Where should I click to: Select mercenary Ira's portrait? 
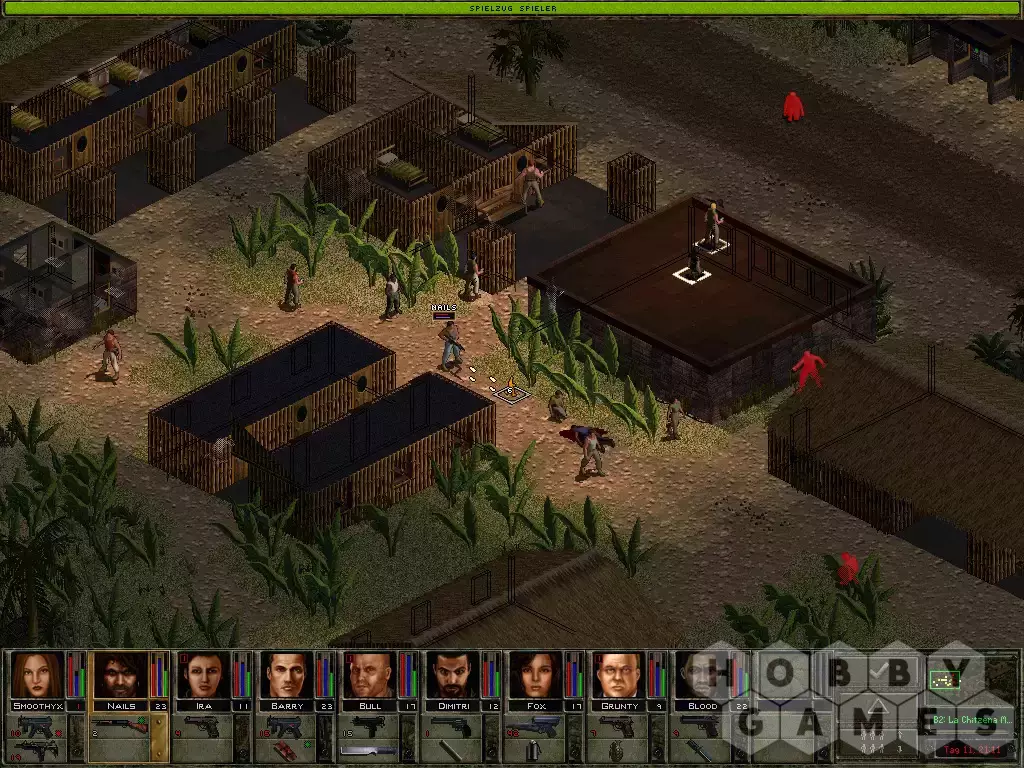[x=204, y=675]
